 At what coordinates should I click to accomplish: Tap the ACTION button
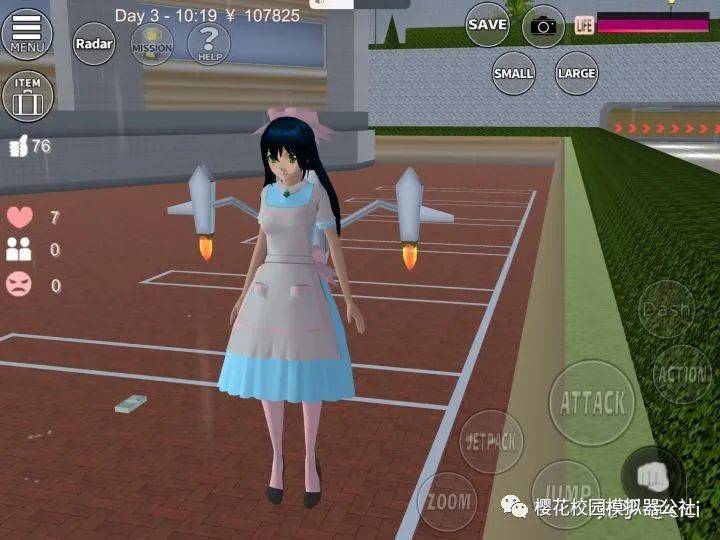(x=682, y=374)
